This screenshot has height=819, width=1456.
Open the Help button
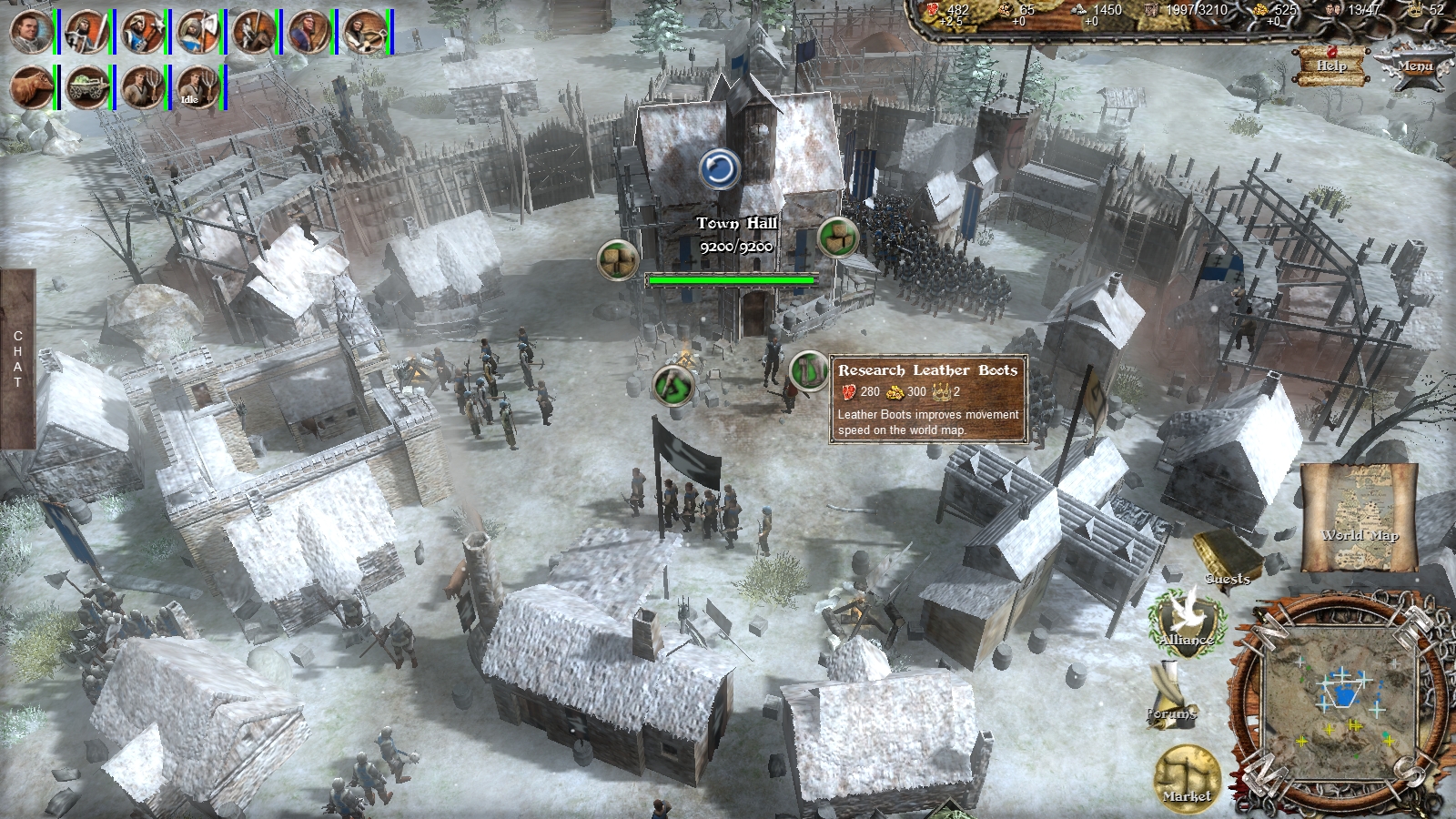[1331, 66]
